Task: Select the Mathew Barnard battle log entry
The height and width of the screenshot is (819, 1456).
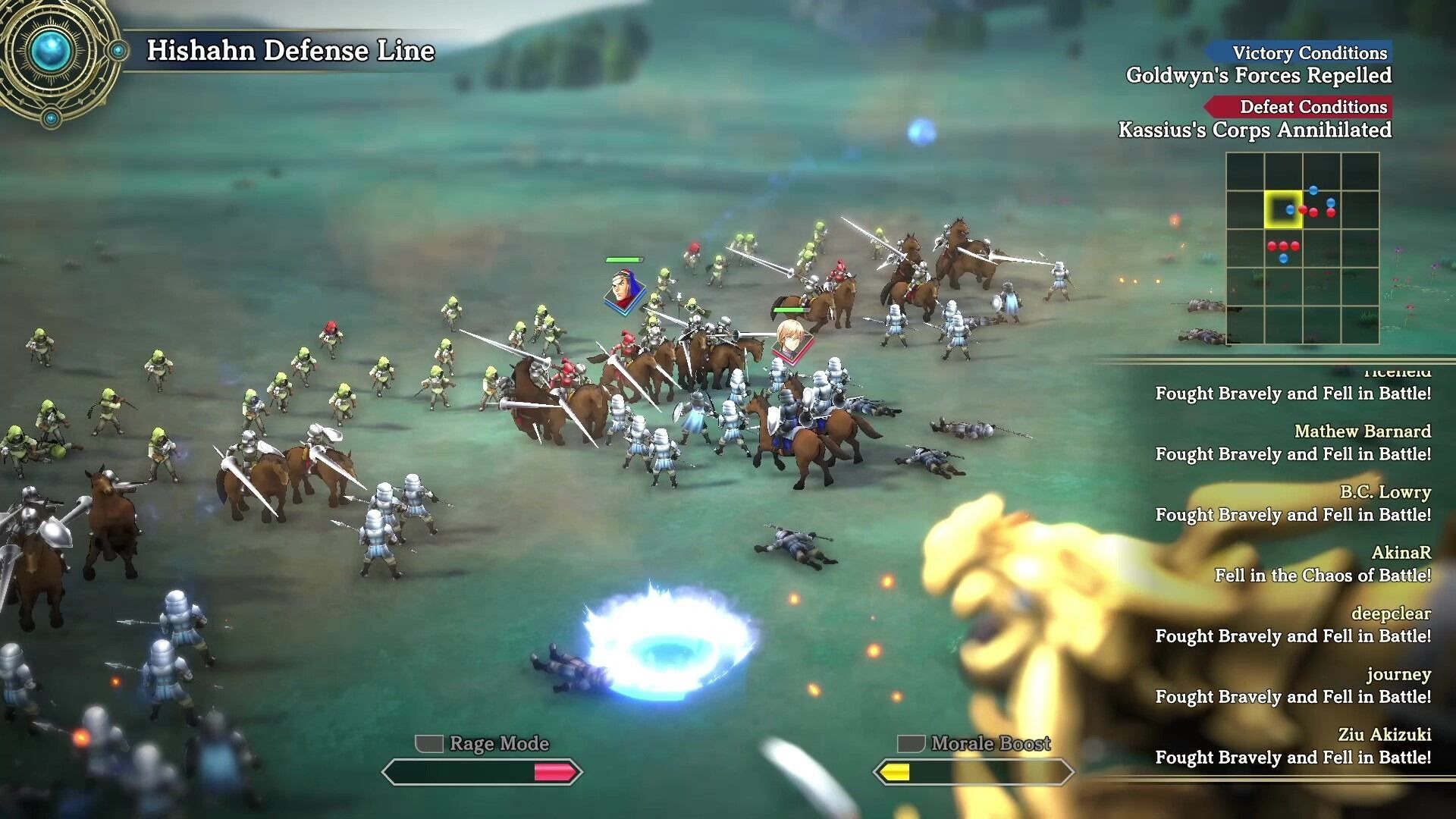Action: (1292, 442)
